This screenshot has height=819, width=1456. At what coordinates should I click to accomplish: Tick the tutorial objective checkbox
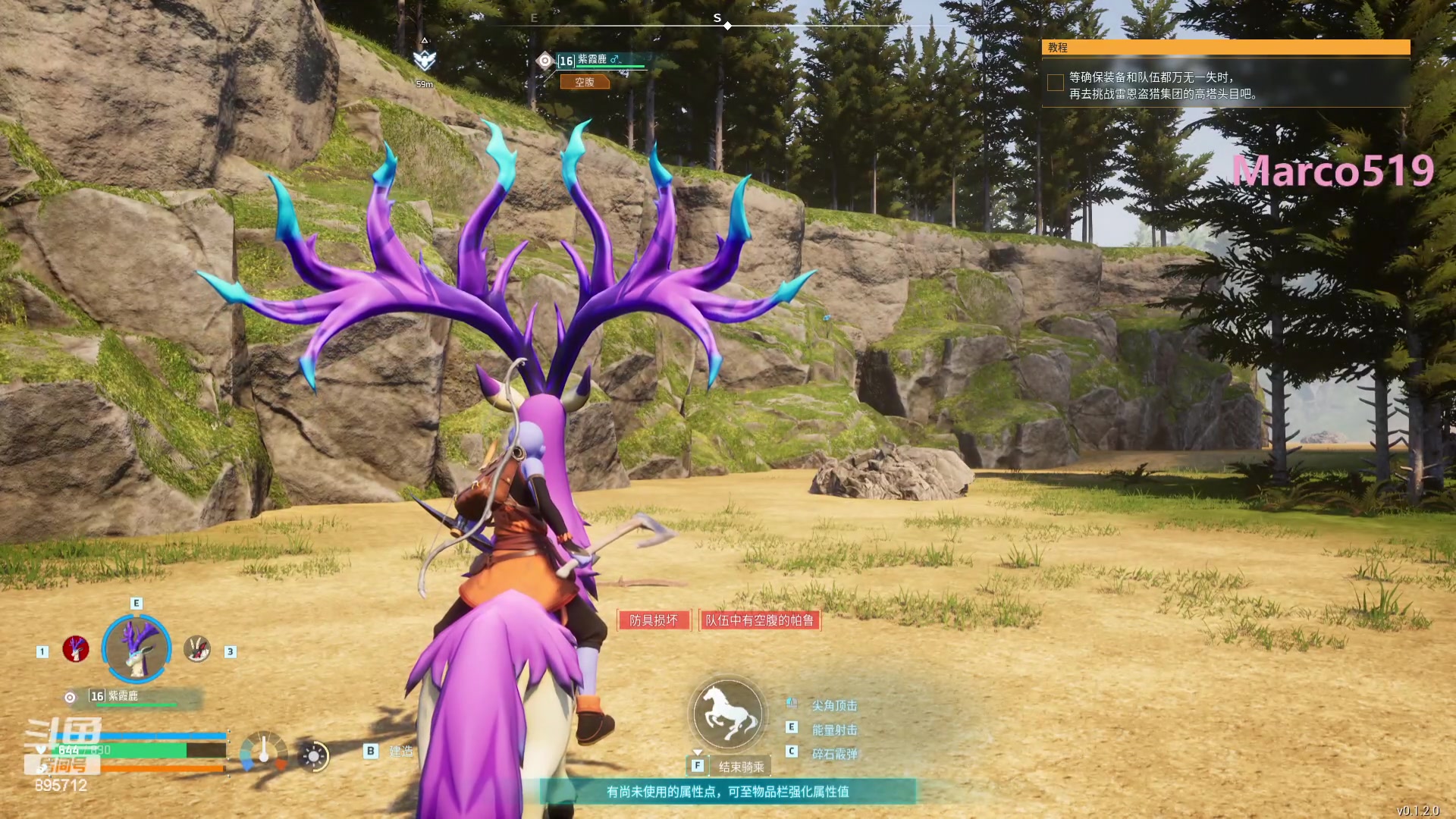click(1055, 83)
